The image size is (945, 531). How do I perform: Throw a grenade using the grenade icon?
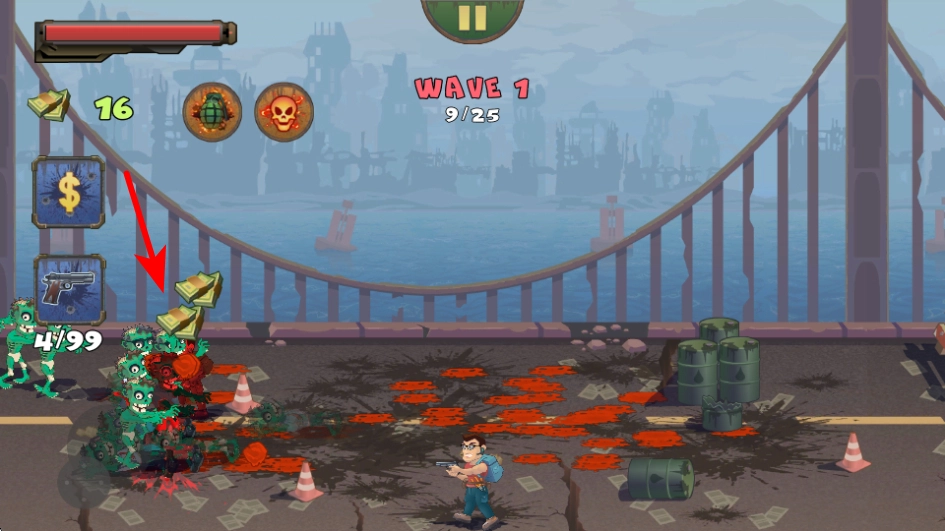coord(212,111)
